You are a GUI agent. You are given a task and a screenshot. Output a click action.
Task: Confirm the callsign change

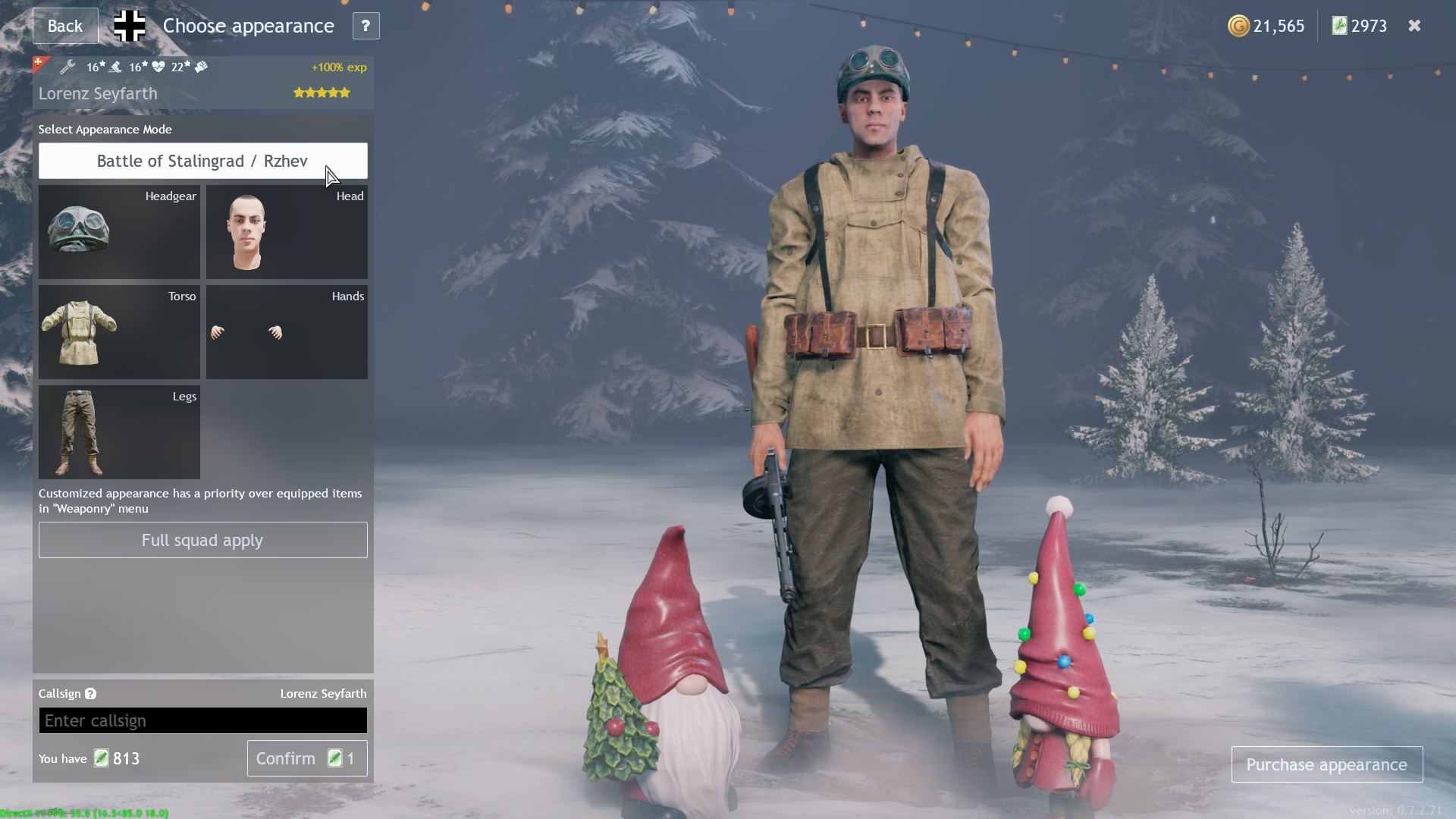pyautogui.click(x=306, y=758)
